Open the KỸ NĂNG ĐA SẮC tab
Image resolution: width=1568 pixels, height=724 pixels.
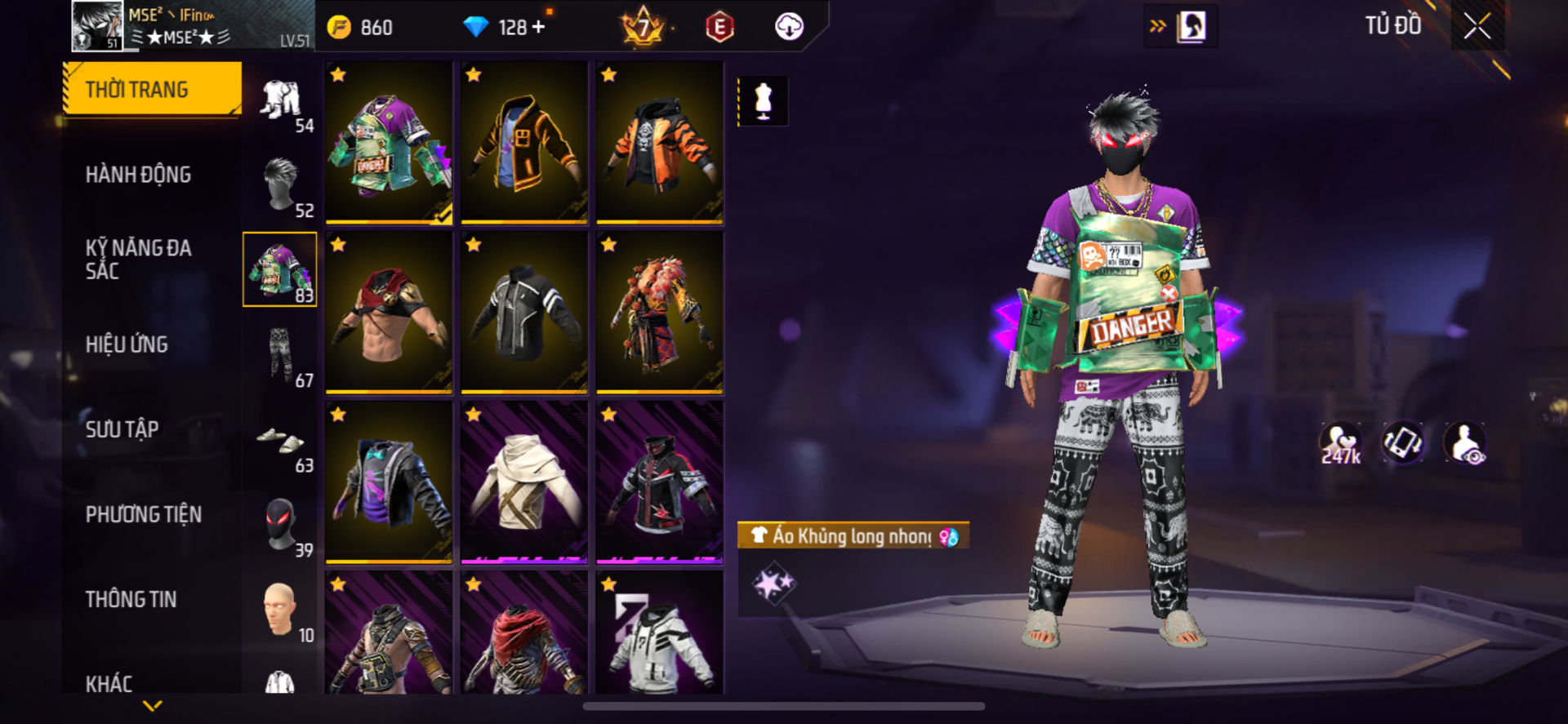tap(139, 259)
